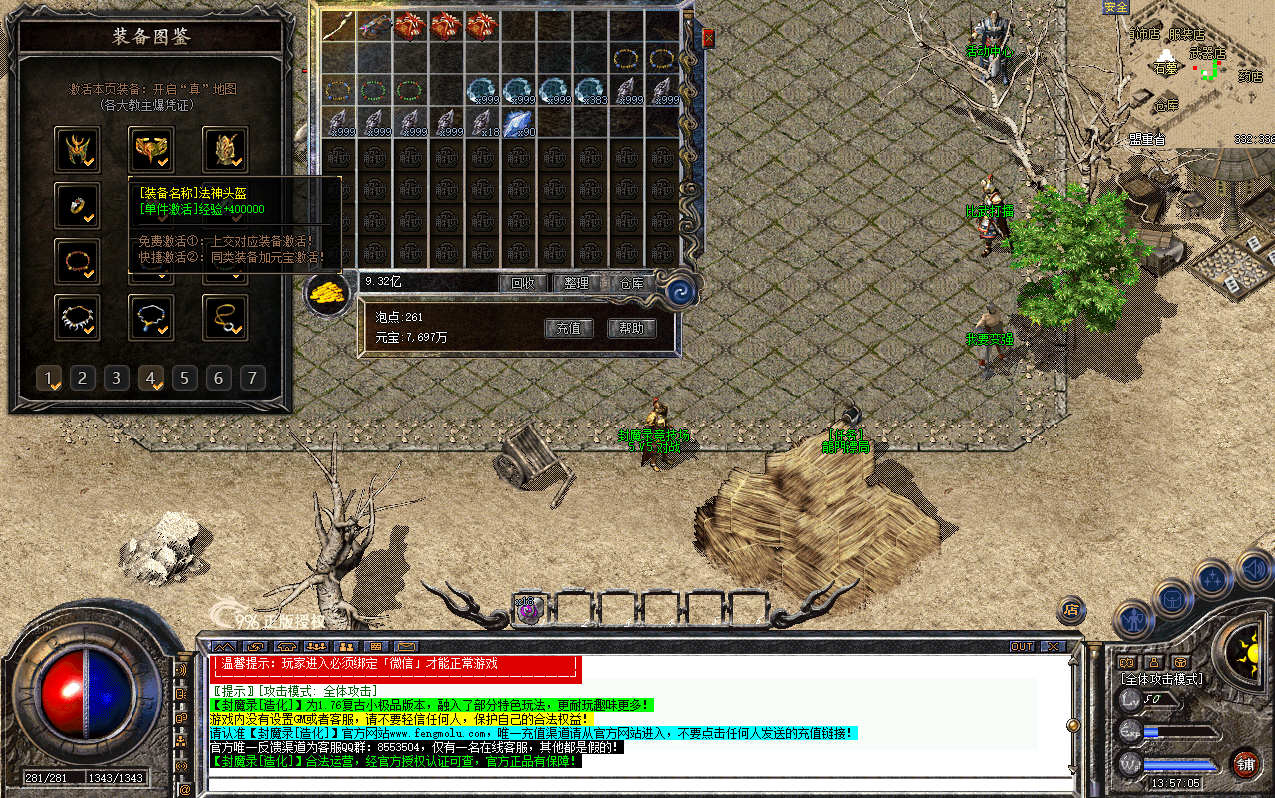Close the inventory with the red X

(x=708, y=38)
